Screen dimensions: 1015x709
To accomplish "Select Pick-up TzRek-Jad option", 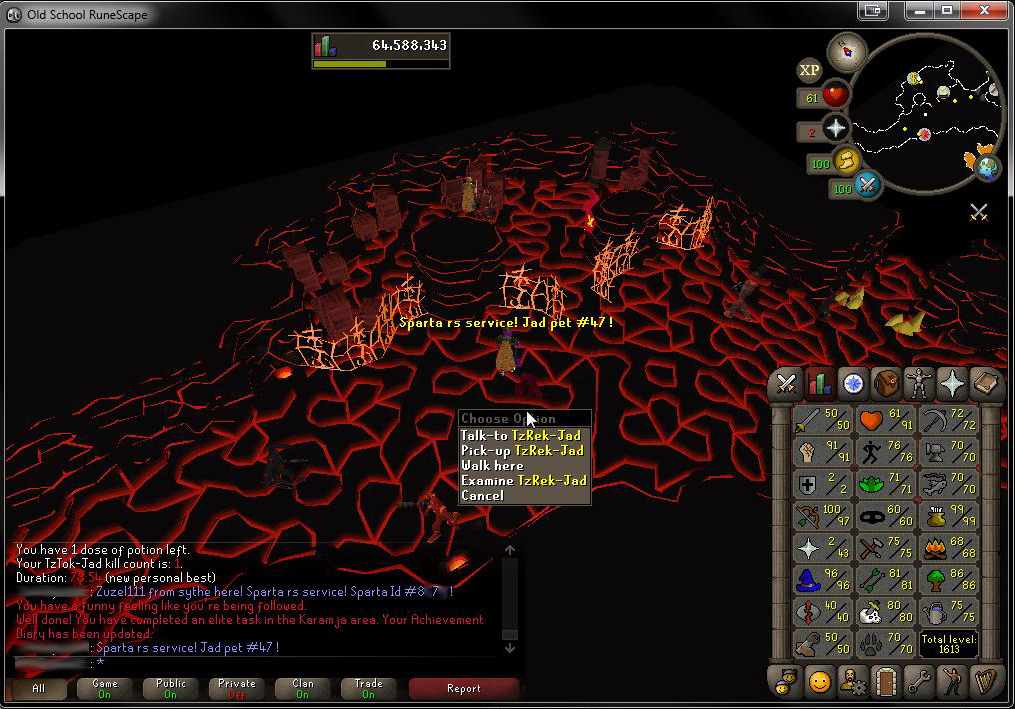I will click(x=522, y=451).
